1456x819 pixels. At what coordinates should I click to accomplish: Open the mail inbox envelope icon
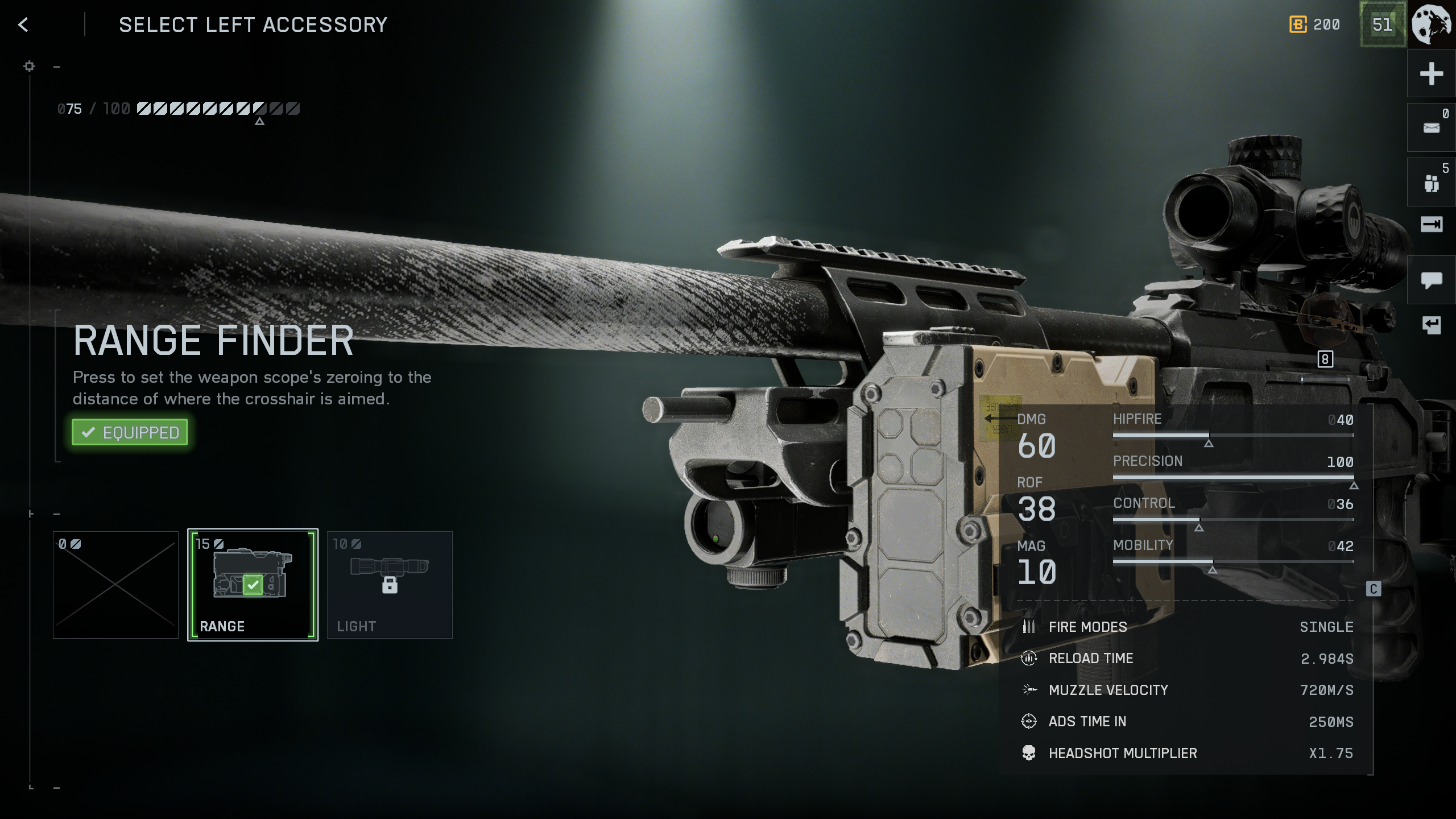pos(1431,128)
